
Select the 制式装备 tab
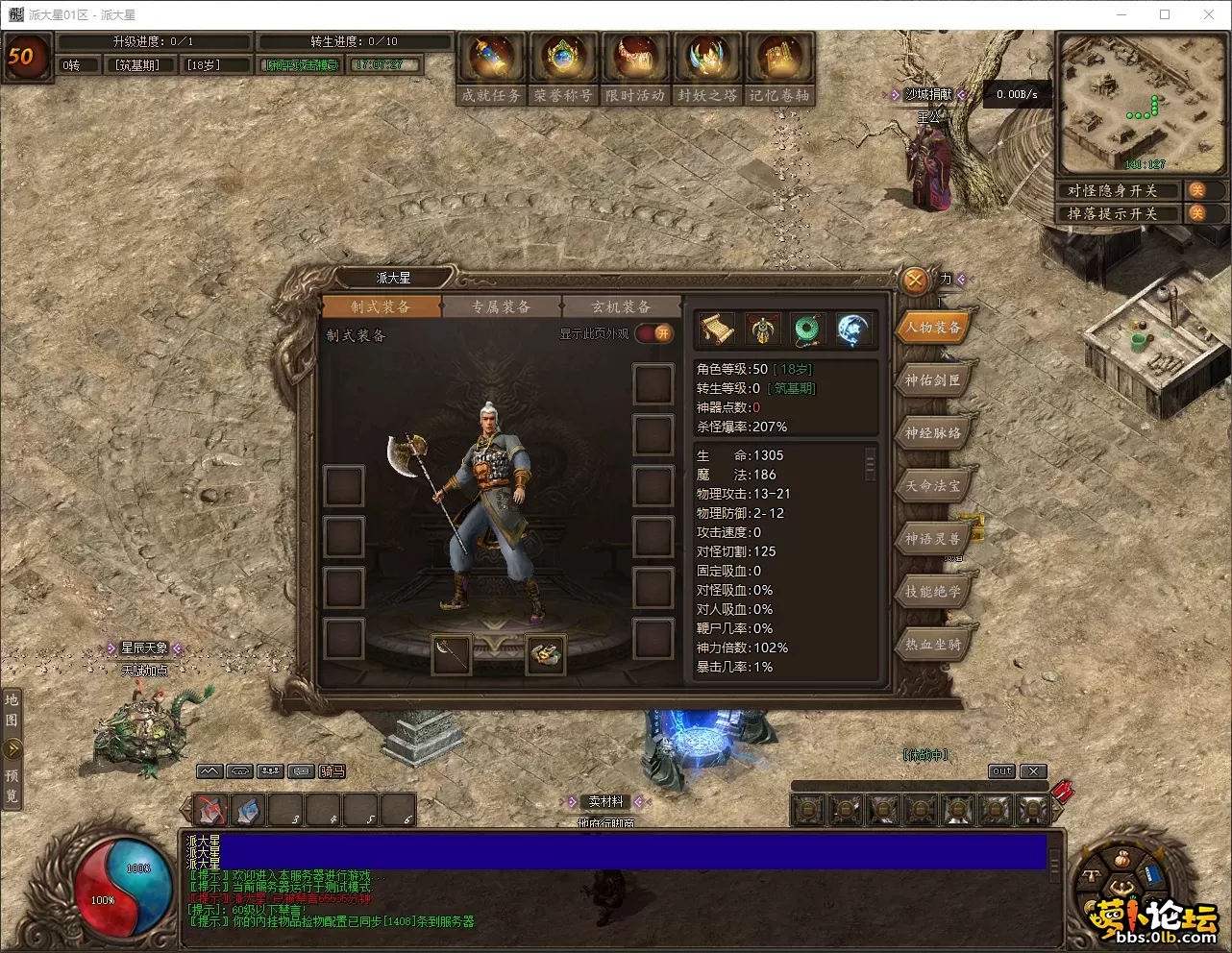381,306
